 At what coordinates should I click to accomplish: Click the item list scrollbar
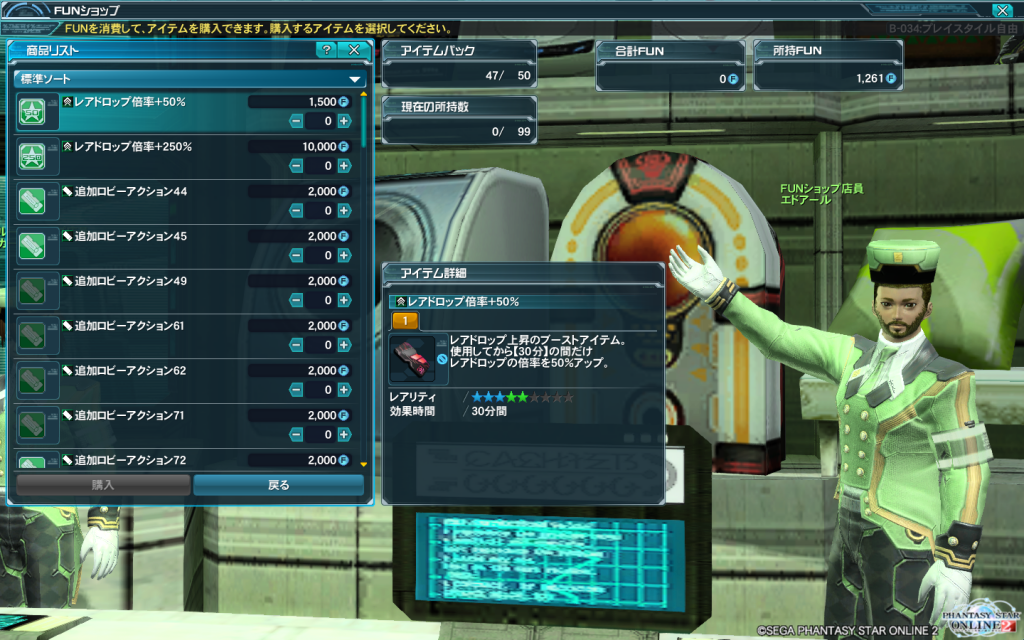(x=363, y=280)
